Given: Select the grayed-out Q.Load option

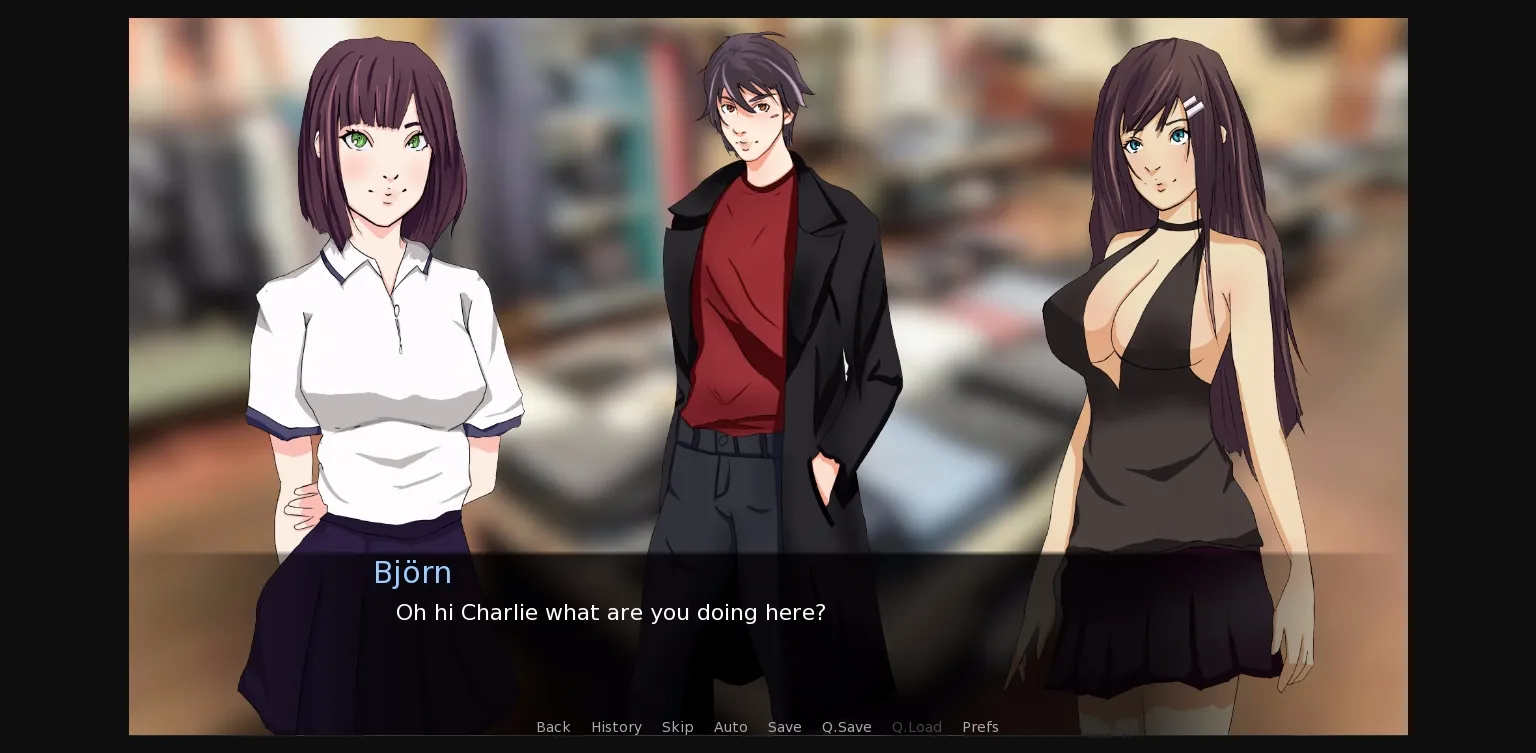Looking at the screenshot, I should pos(916,727).
